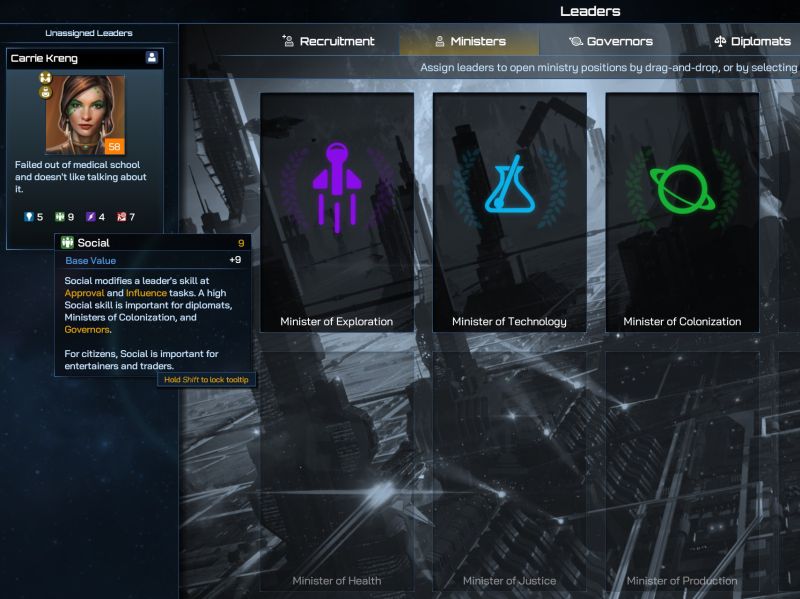Click the Approval link in the tooltip

point(84,293)
